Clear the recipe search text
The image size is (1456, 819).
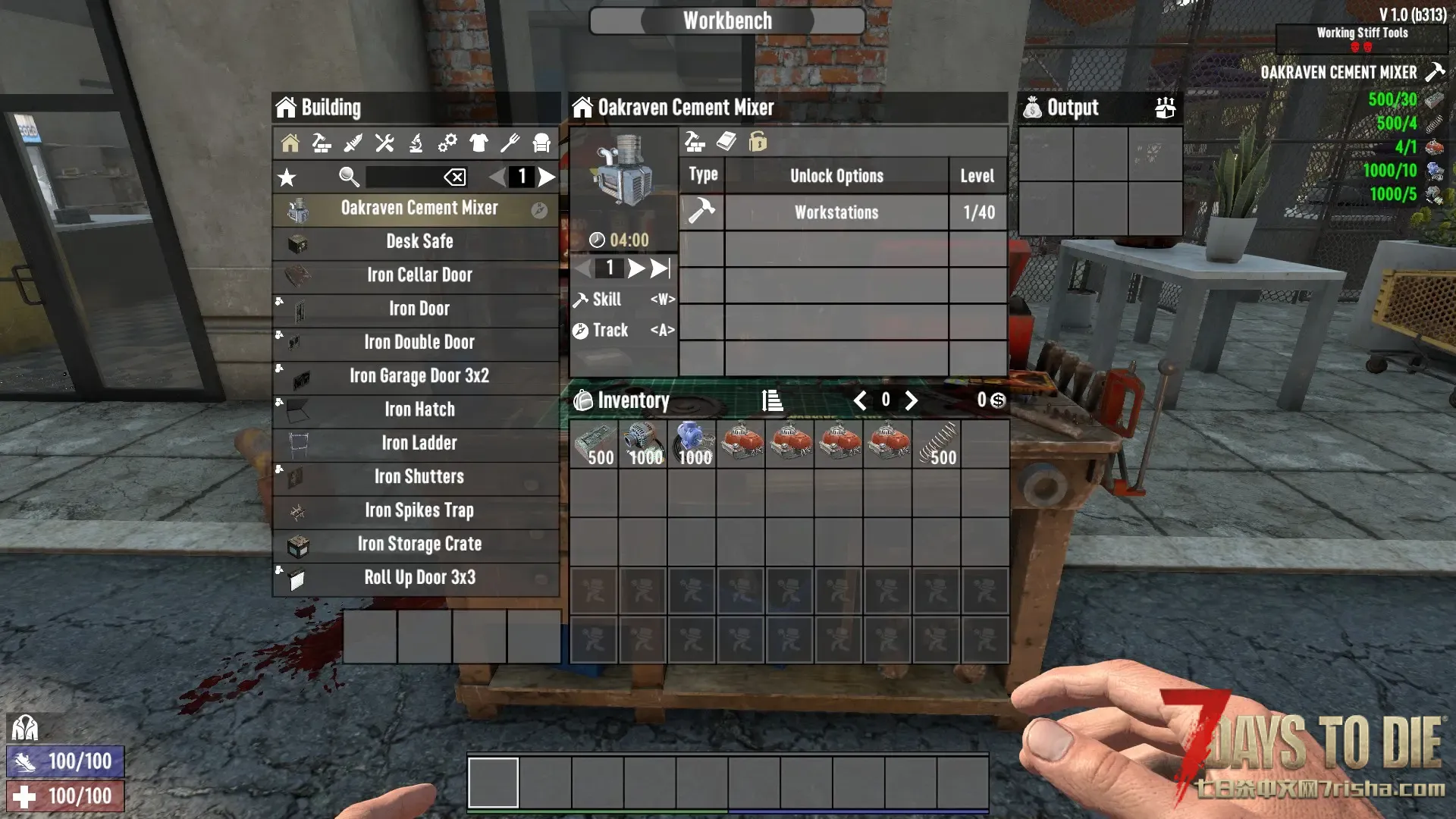[455, 177]
